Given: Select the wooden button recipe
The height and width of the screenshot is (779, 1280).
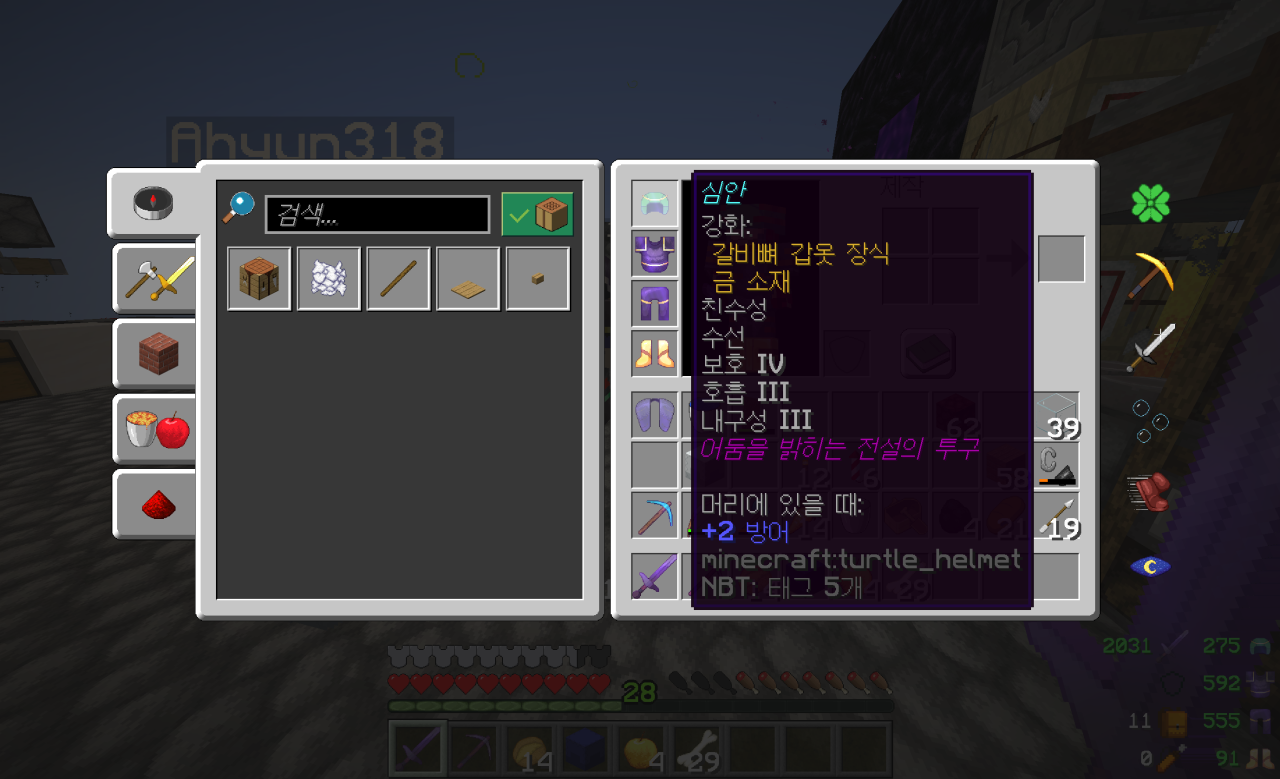Looking at the screenshot, I should click(x=538, y=279).
